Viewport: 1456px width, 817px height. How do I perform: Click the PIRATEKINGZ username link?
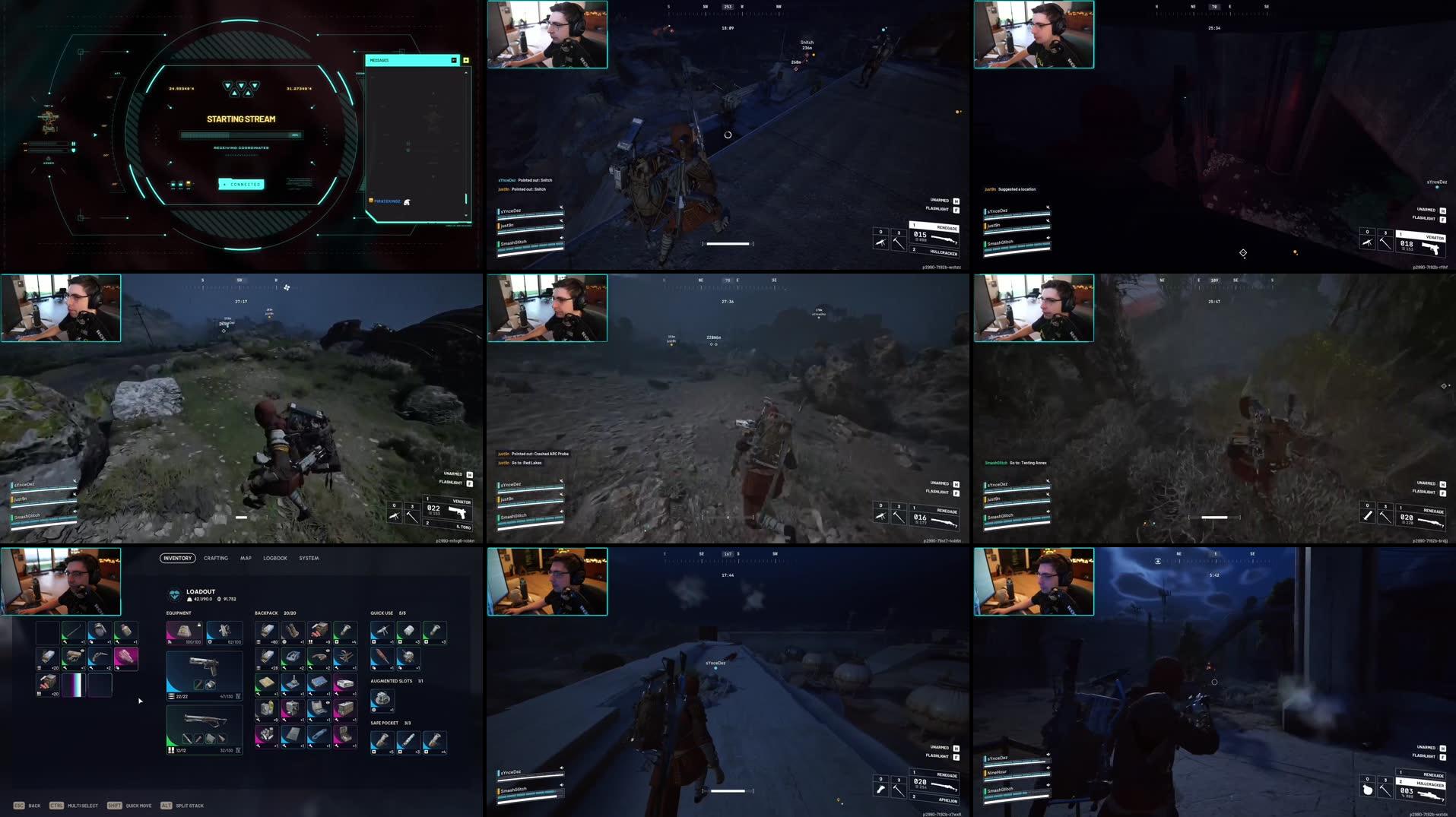pyautogui.click(x=387, y=201)
